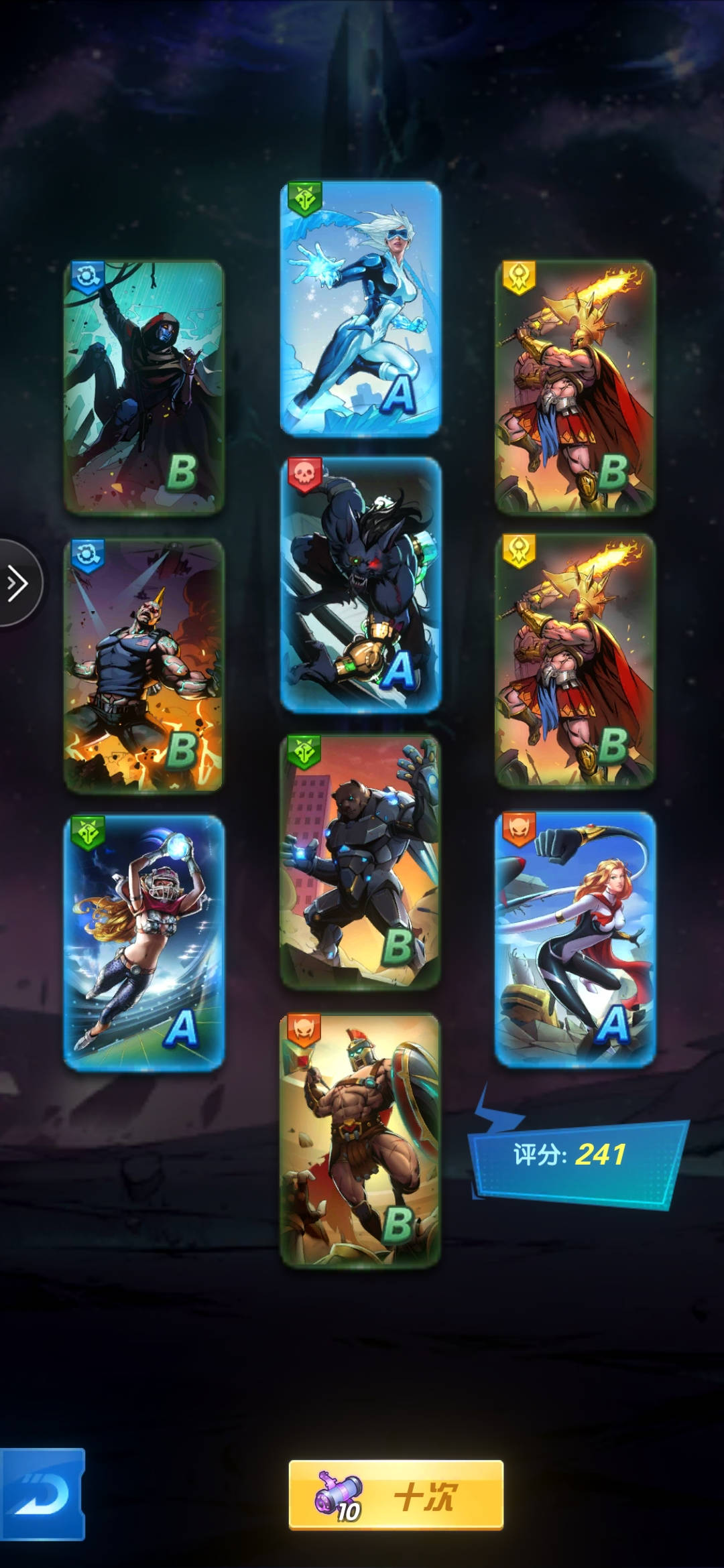View the gladiator with shield B card

(x=361, y=1139)
